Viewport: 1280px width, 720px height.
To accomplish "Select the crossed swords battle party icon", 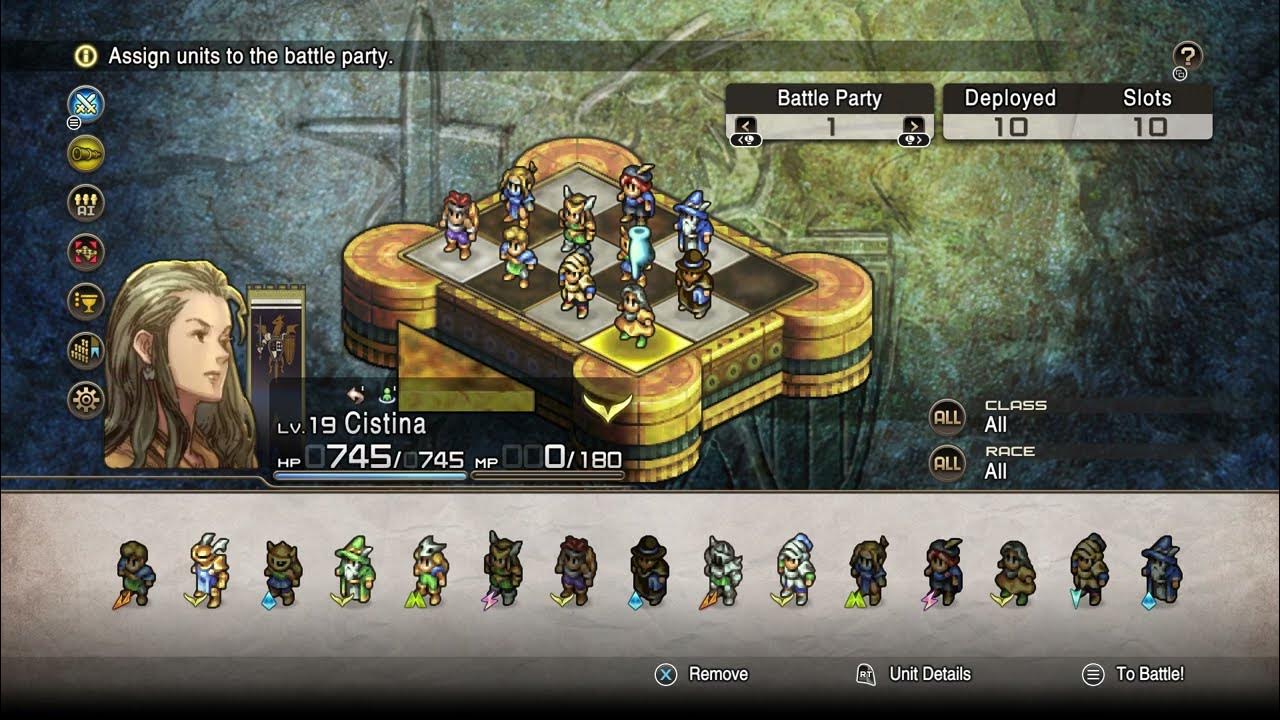I will point(87,104).
